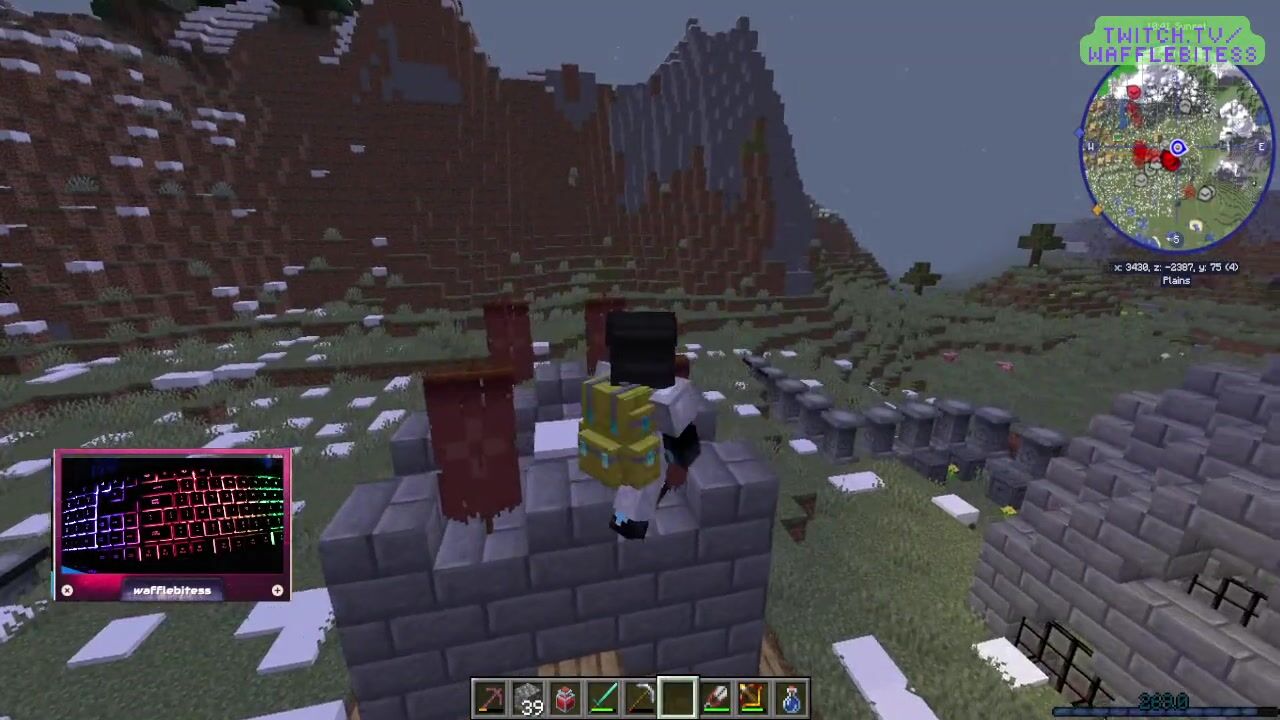Select the cobblestone stack of 39
Viewport: 1280px width, 720px height.
coord(529,698)
